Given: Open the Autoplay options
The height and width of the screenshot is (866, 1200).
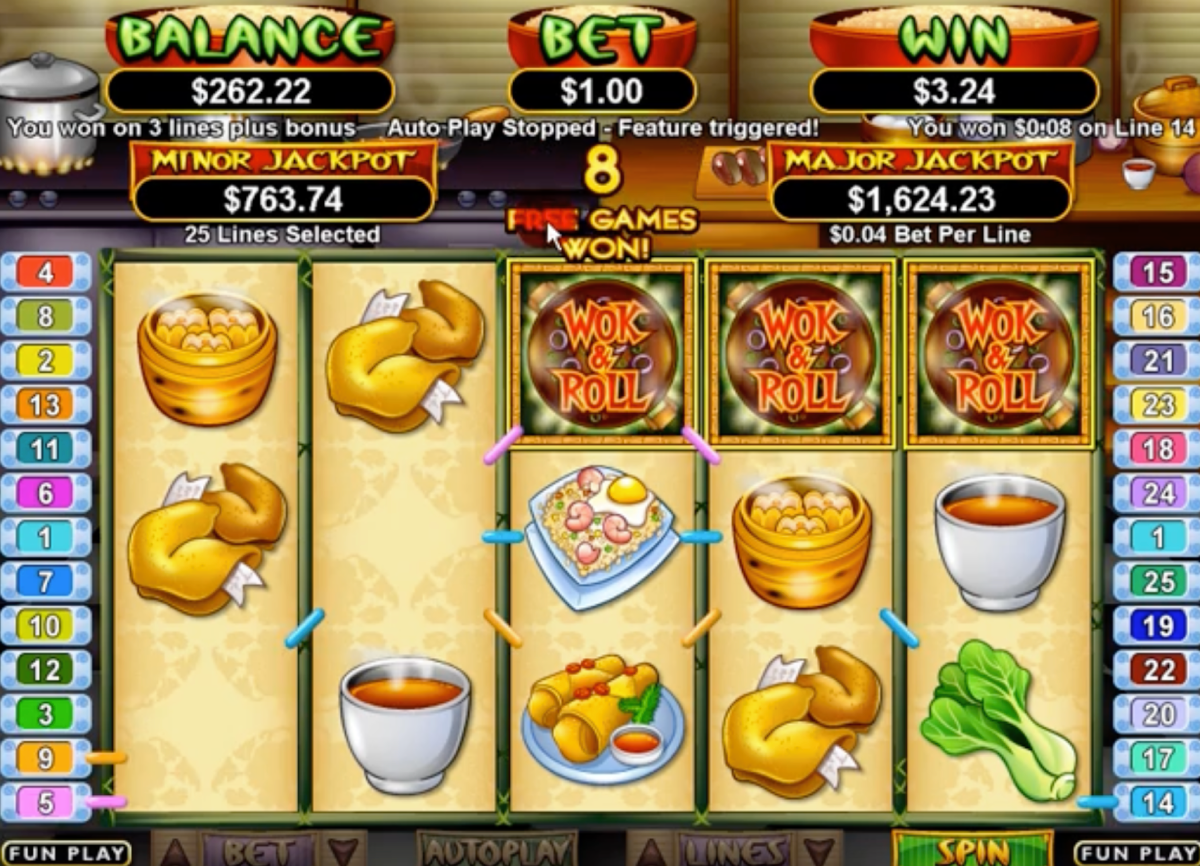Looking at the screenshot, I should point(497,850).
